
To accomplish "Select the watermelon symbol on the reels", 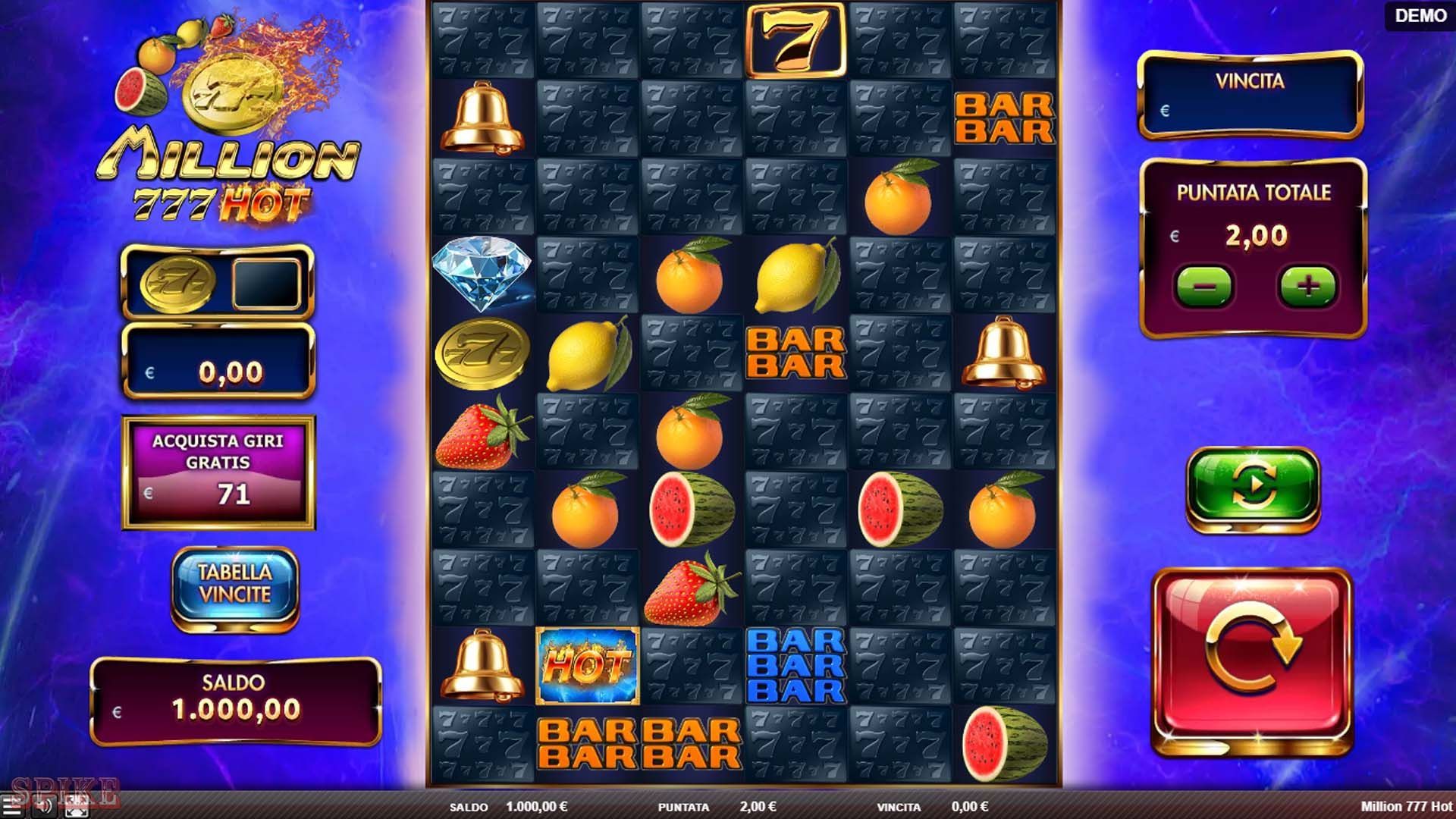I will point(692,510).
